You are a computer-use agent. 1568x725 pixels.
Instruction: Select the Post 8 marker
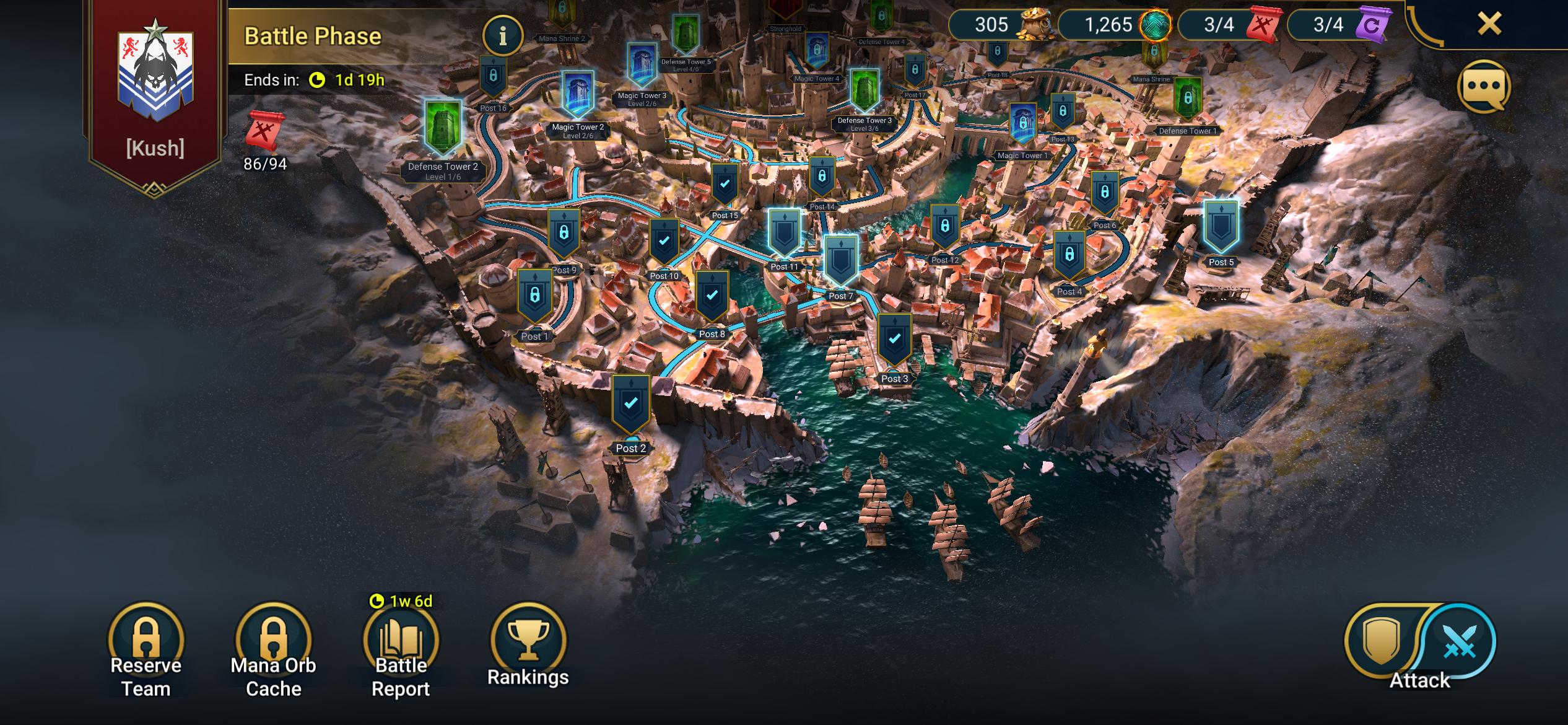pos(712,297)
